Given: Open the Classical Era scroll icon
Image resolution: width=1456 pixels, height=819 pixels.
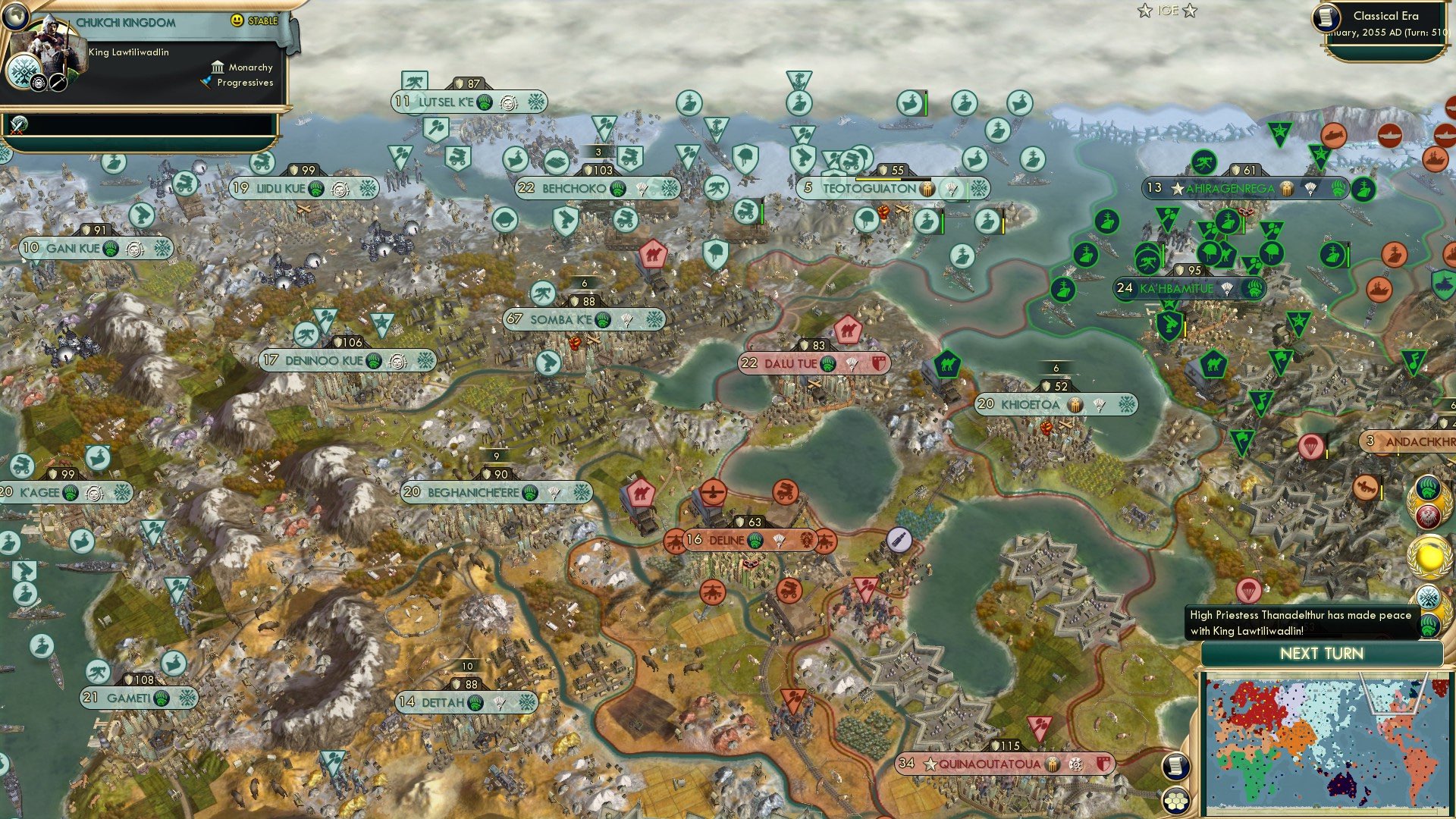Looking at the screenshot, I should coord(1326,18).
